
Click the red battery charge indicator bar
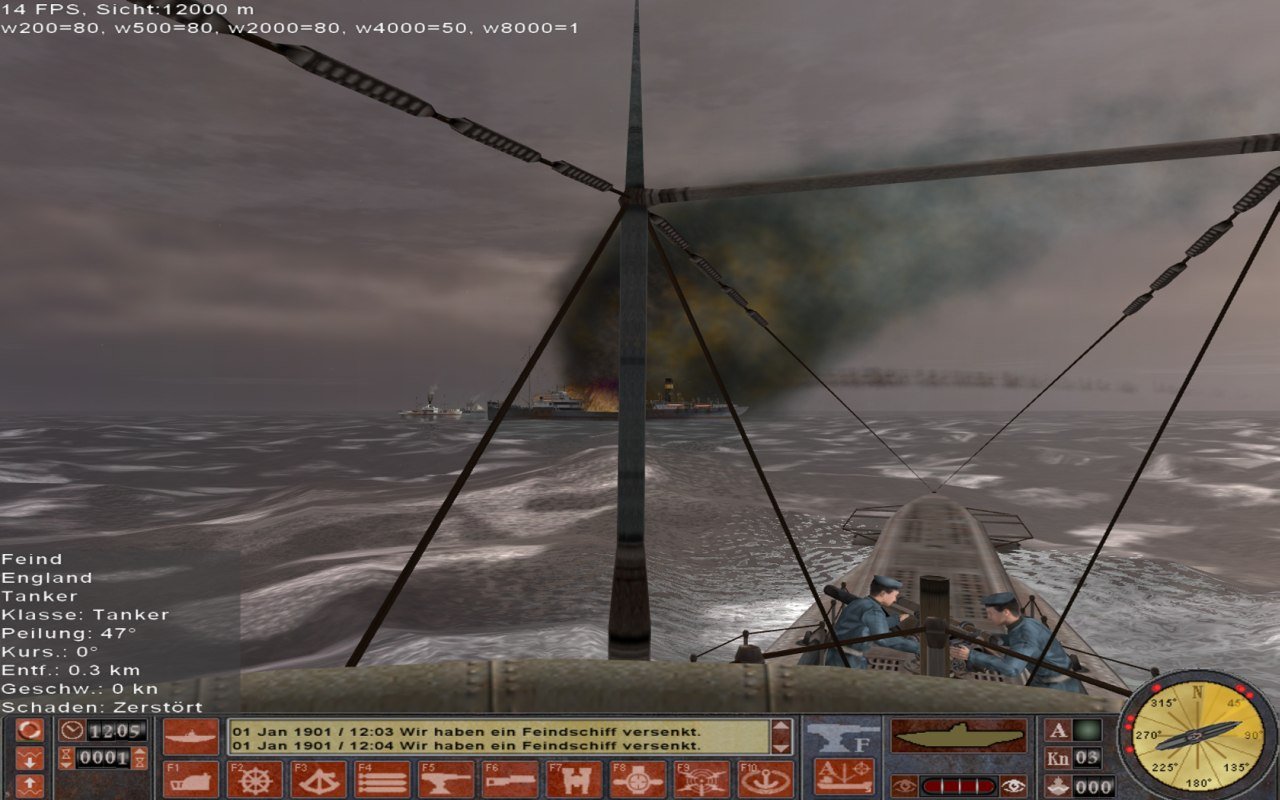pos(957,785)
